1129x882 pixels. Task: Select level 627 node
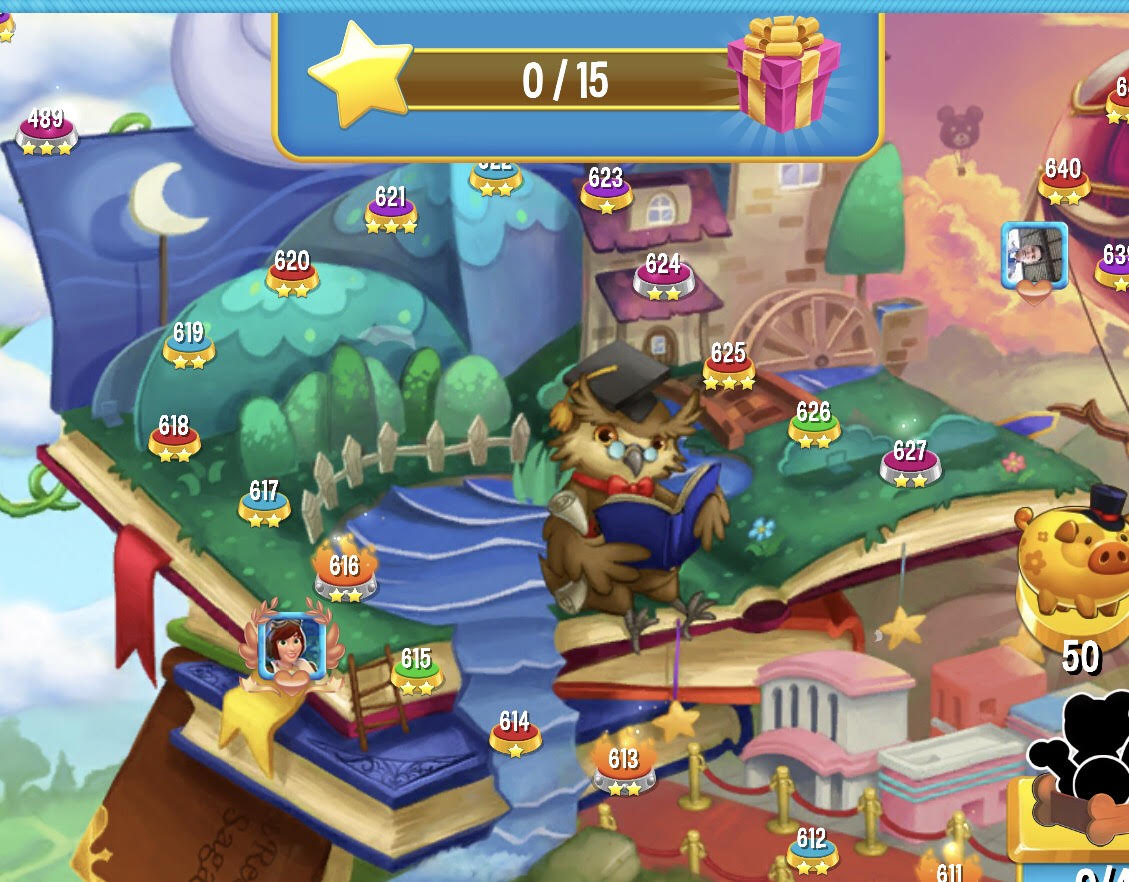910,463
